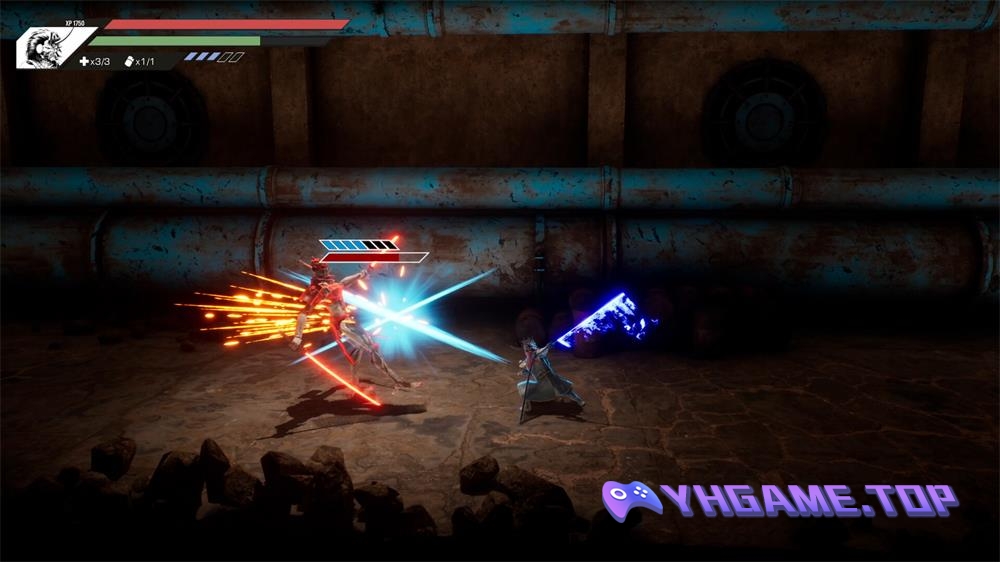The width and height of the screenshot is (1000, 562).
Task: Use the grenade consumable icon
Action: pos(129,61)
